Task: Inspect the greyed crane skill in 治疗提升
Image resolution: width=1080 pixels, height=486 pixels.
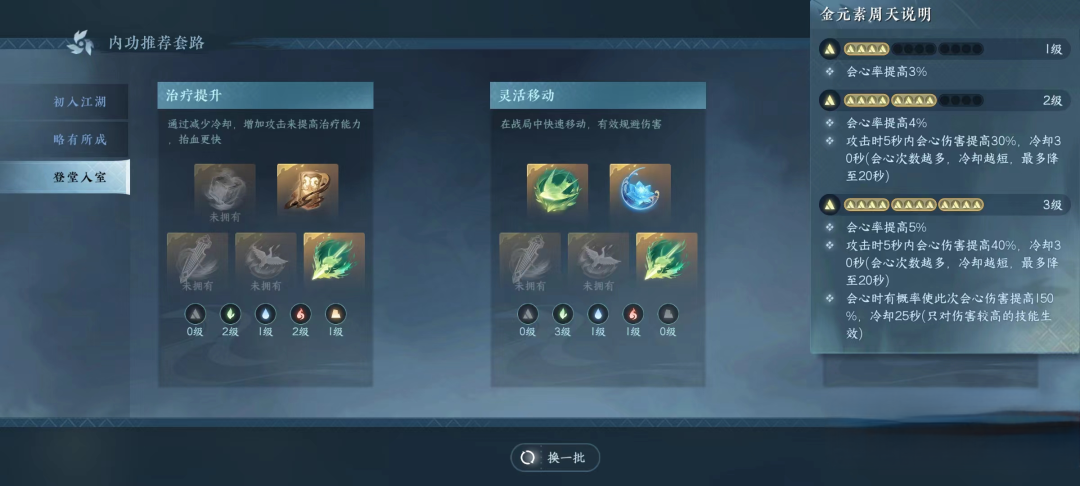Action: pyautogui.click(x=266, y=259)
